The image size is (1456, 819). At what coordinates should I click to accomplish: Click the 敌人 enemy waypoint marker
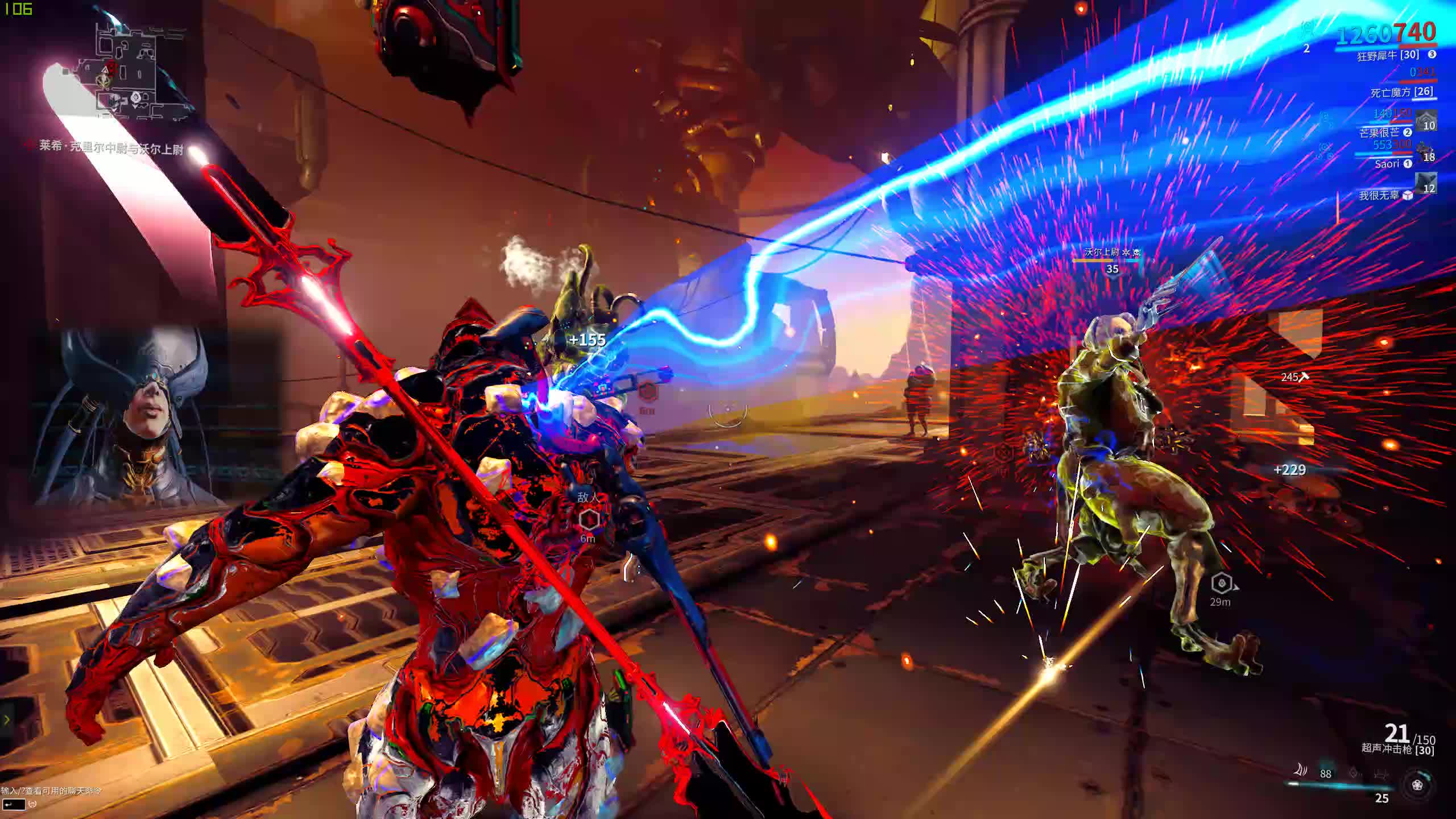(x=589, y=518)
